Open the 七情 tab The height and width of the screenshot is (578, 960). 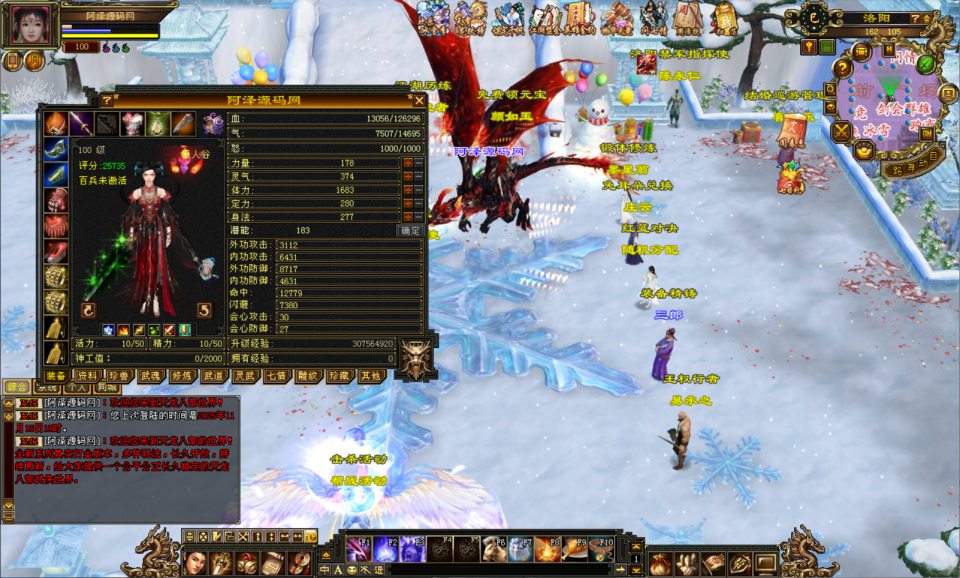click(276, 376)
